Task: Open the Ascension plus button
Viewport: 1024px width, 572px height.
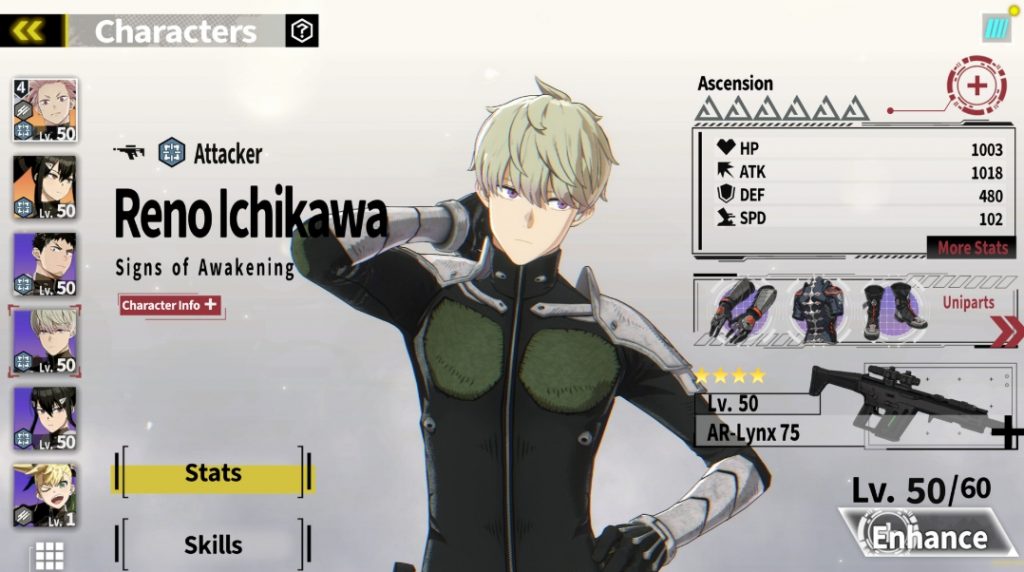Action: click(976, 86)
